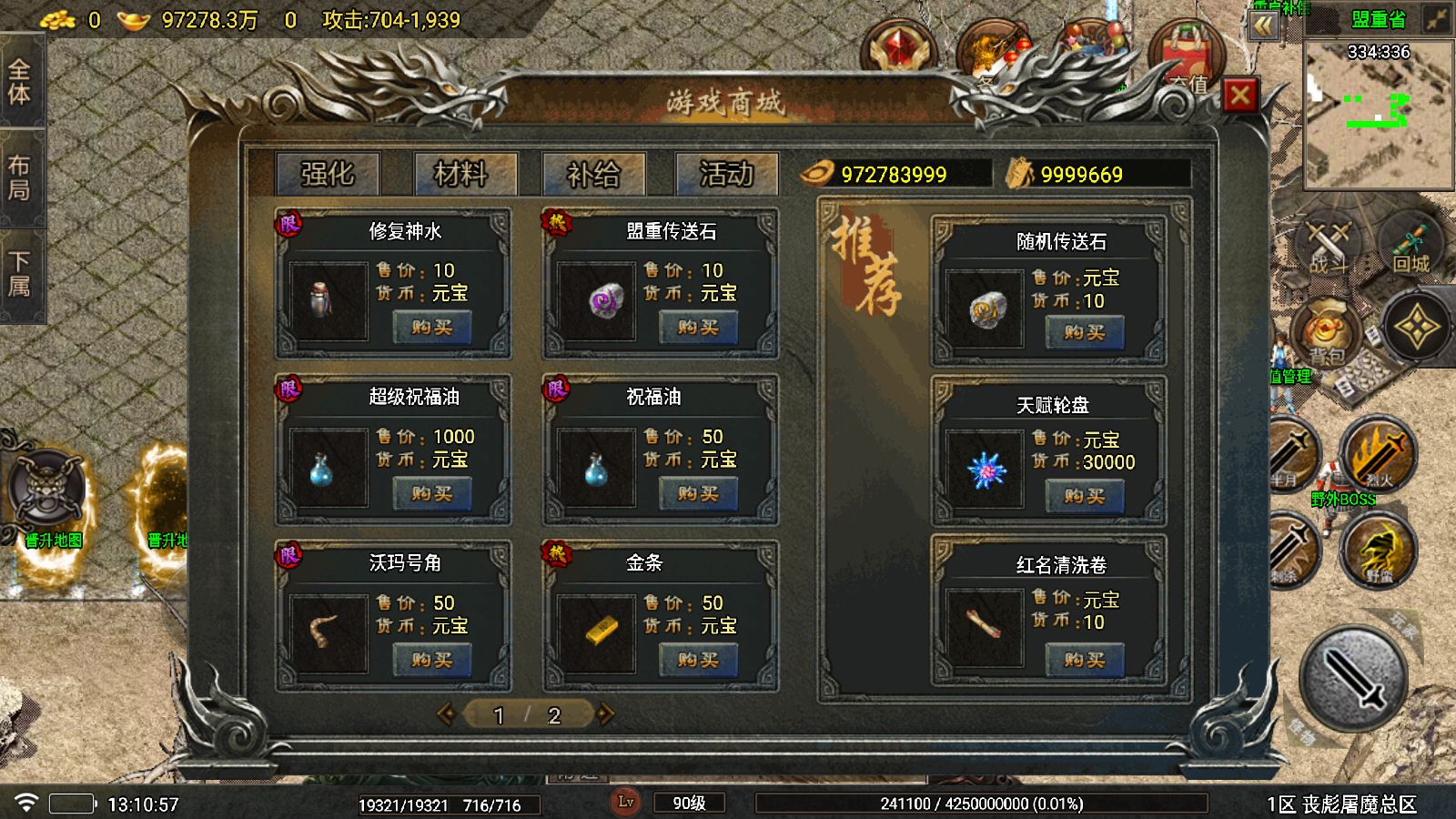
Task: Trigger the 野蛮 charge skill icon
Action: coord(1376,551)
